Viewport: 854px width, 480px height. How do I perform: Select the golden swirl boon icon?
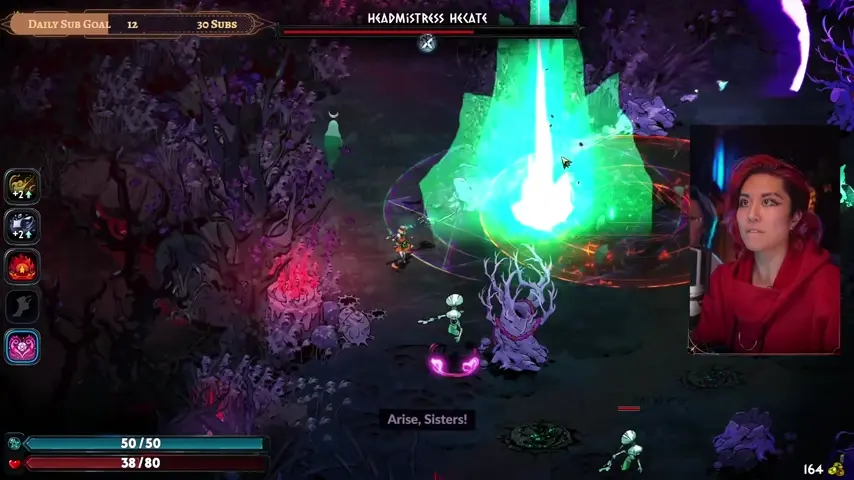tap(22, 186)
